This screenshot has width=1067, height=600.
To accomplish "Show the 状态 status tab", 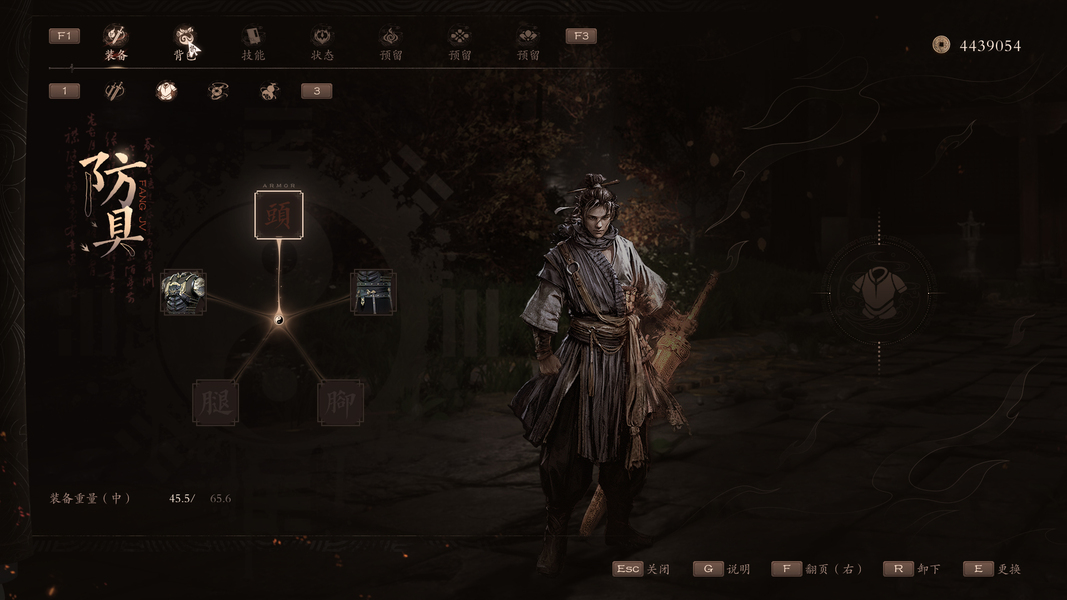I will coord(322,42).
